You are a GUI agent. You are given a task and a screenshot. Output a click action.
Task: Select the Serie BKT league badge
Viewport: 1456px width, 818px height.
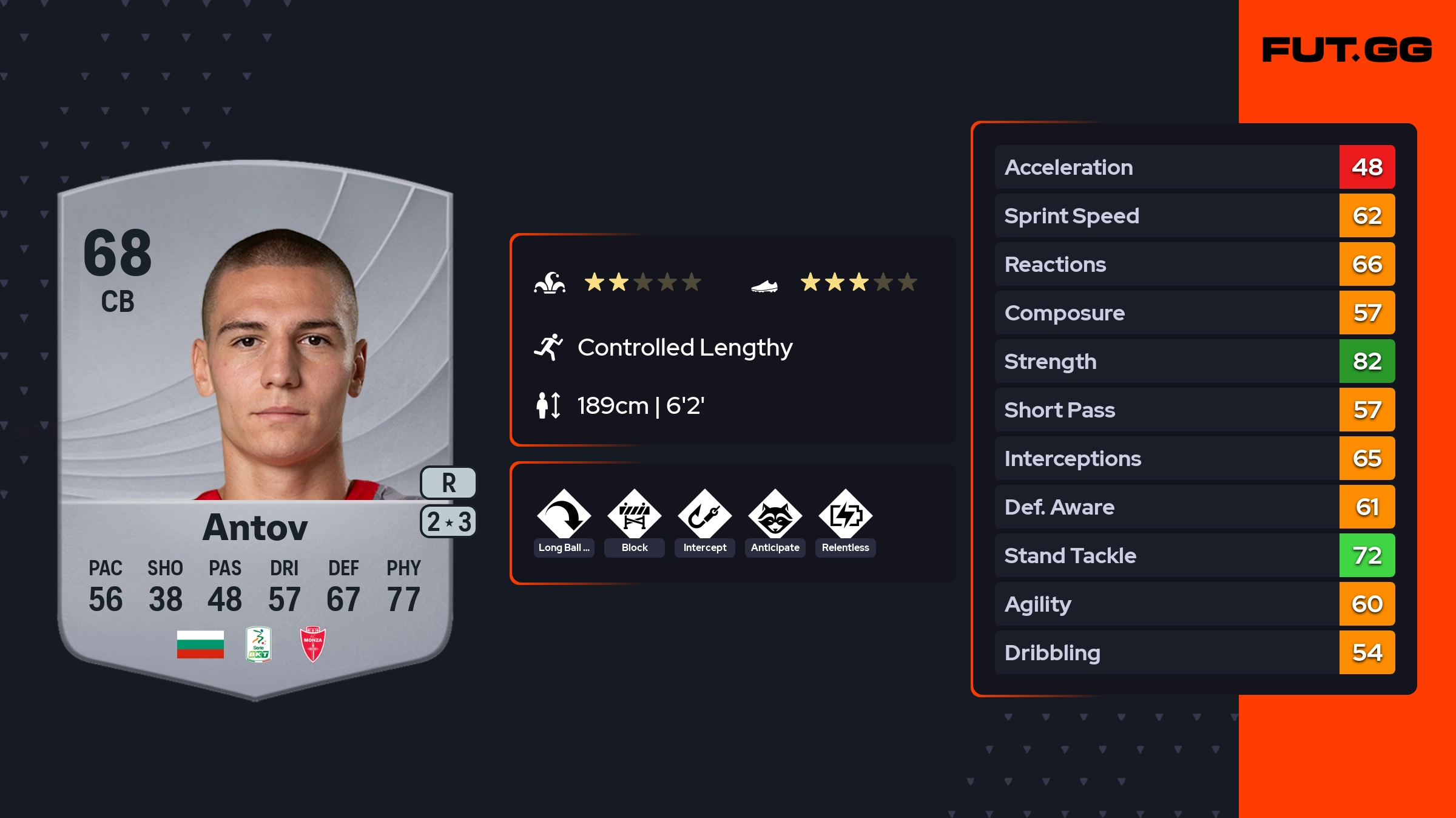(x=258, y=644)
